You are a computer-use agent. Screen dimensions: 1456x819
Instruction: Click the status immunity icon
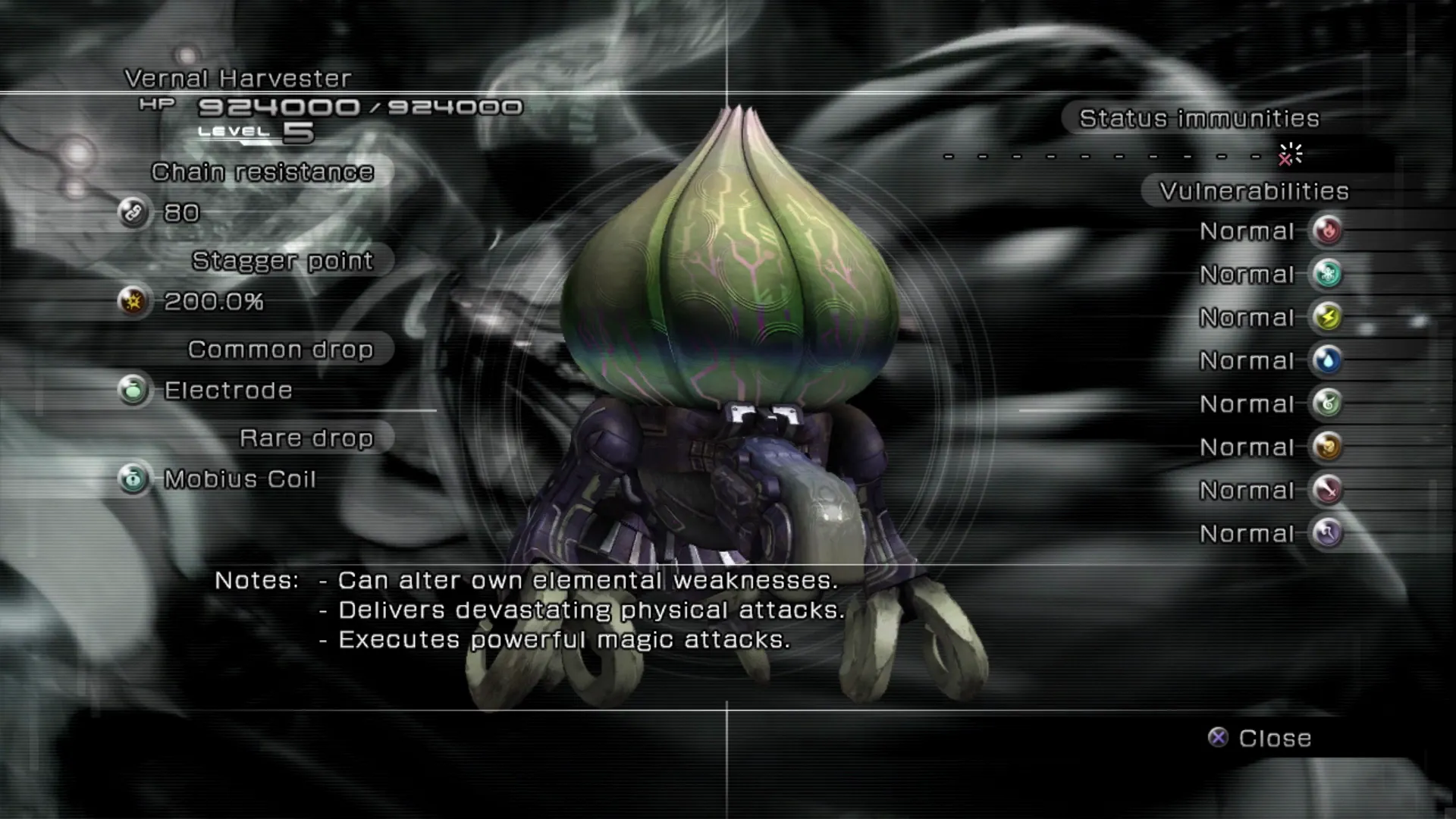1289,155
